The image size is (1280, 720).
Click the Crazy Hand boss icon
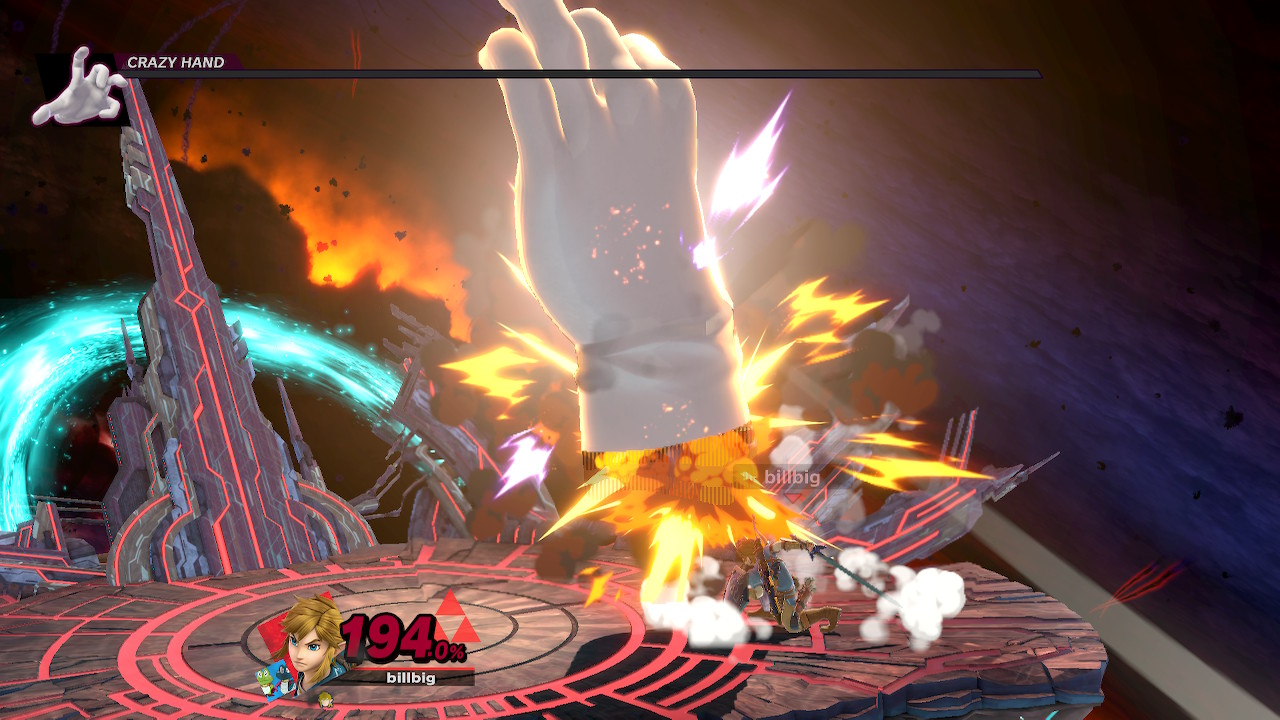coord(78,89)
